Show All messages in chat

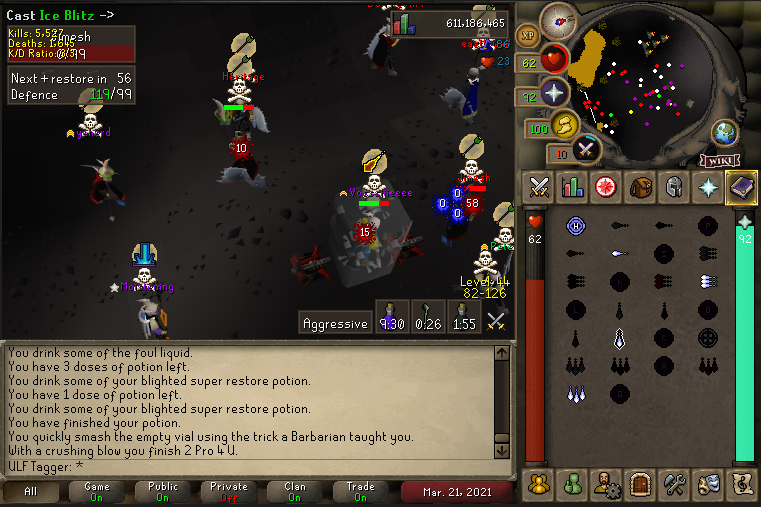tap(31, 492)
